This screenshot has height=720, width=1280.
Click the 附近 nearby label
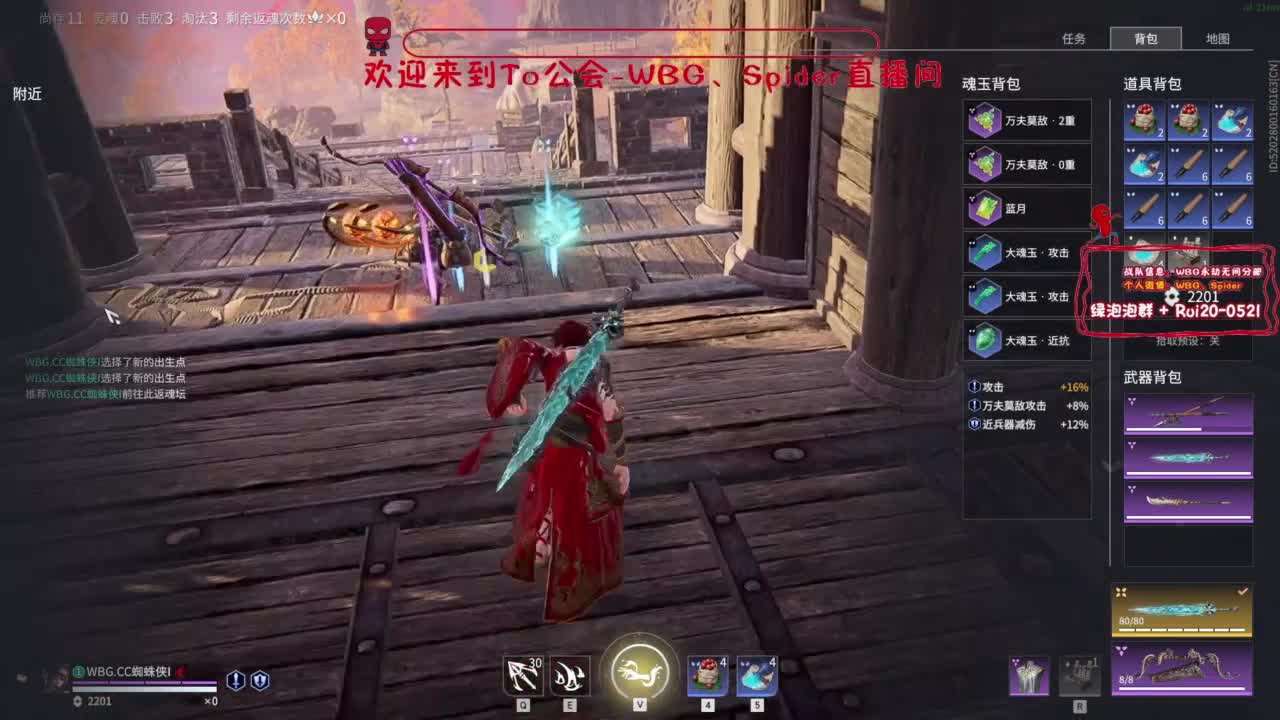(x=26, y=94)
